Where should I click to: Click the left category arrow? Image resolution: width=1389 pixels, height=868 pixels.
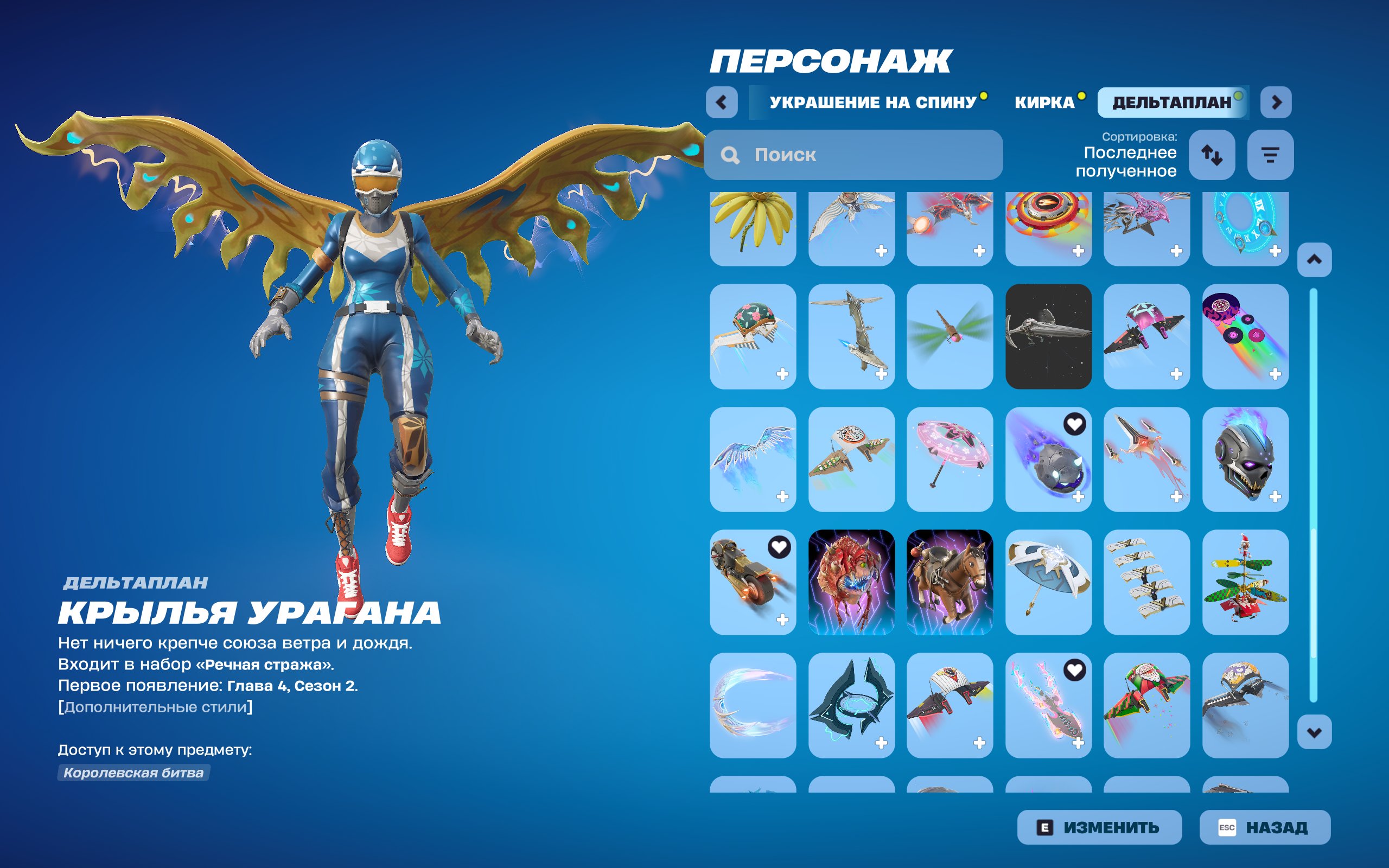click(723, 103)
